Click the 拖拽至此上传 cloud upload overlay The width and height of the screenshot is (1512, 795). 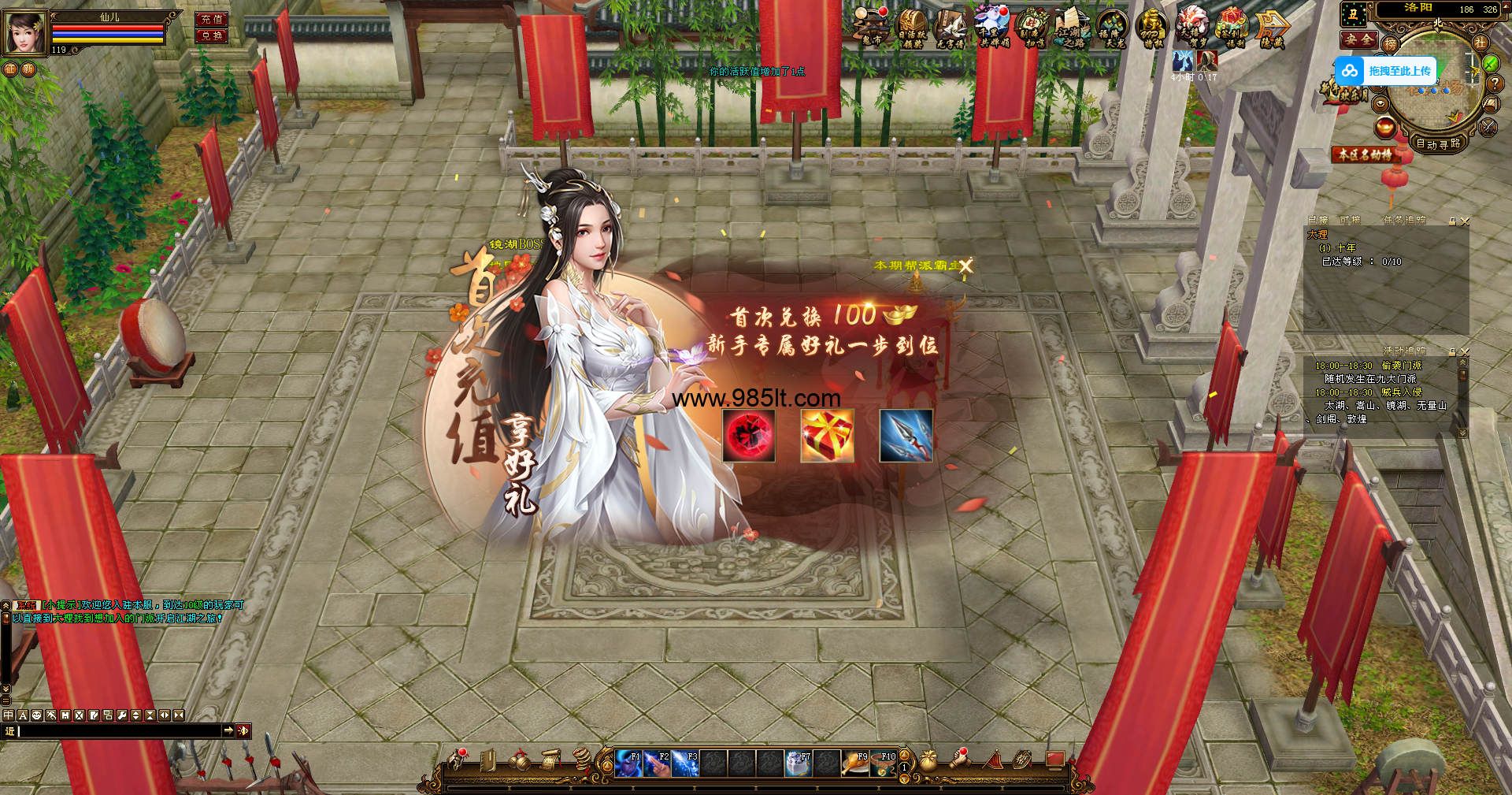click(x=1386, y=71)
